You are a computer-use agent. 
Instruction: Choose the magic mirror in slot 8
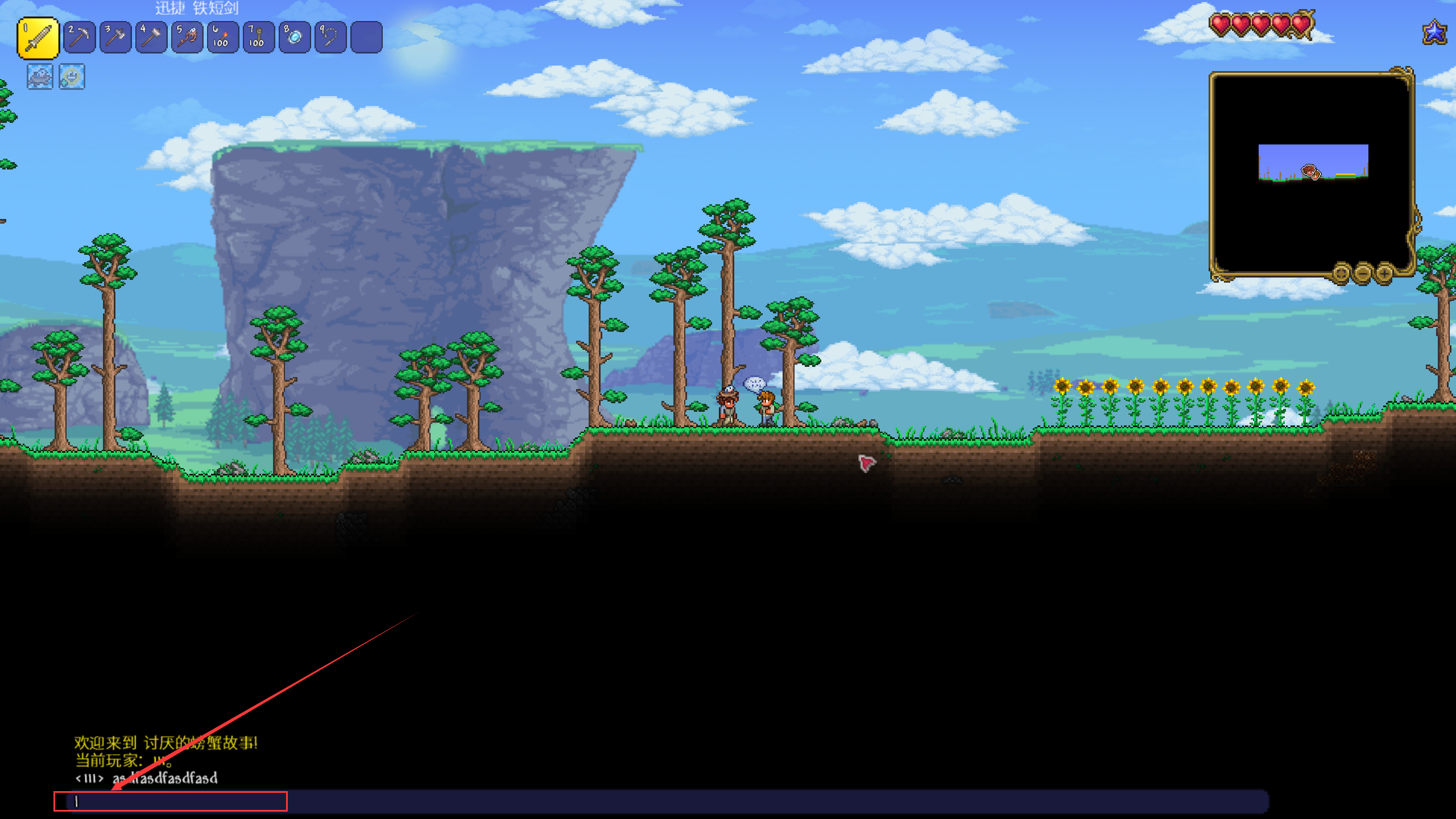coord(295,38)
